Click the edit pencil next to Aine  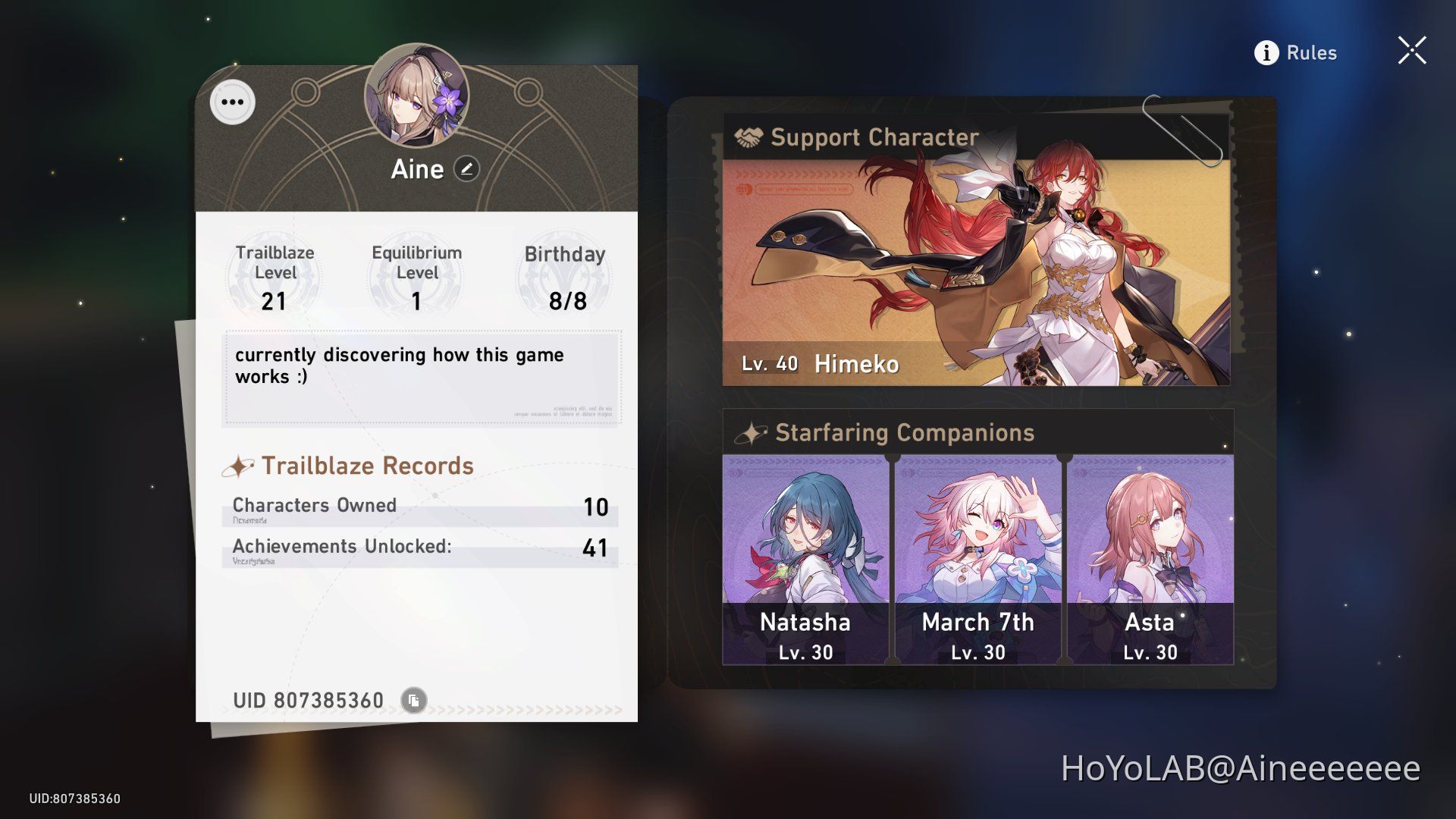467,169
